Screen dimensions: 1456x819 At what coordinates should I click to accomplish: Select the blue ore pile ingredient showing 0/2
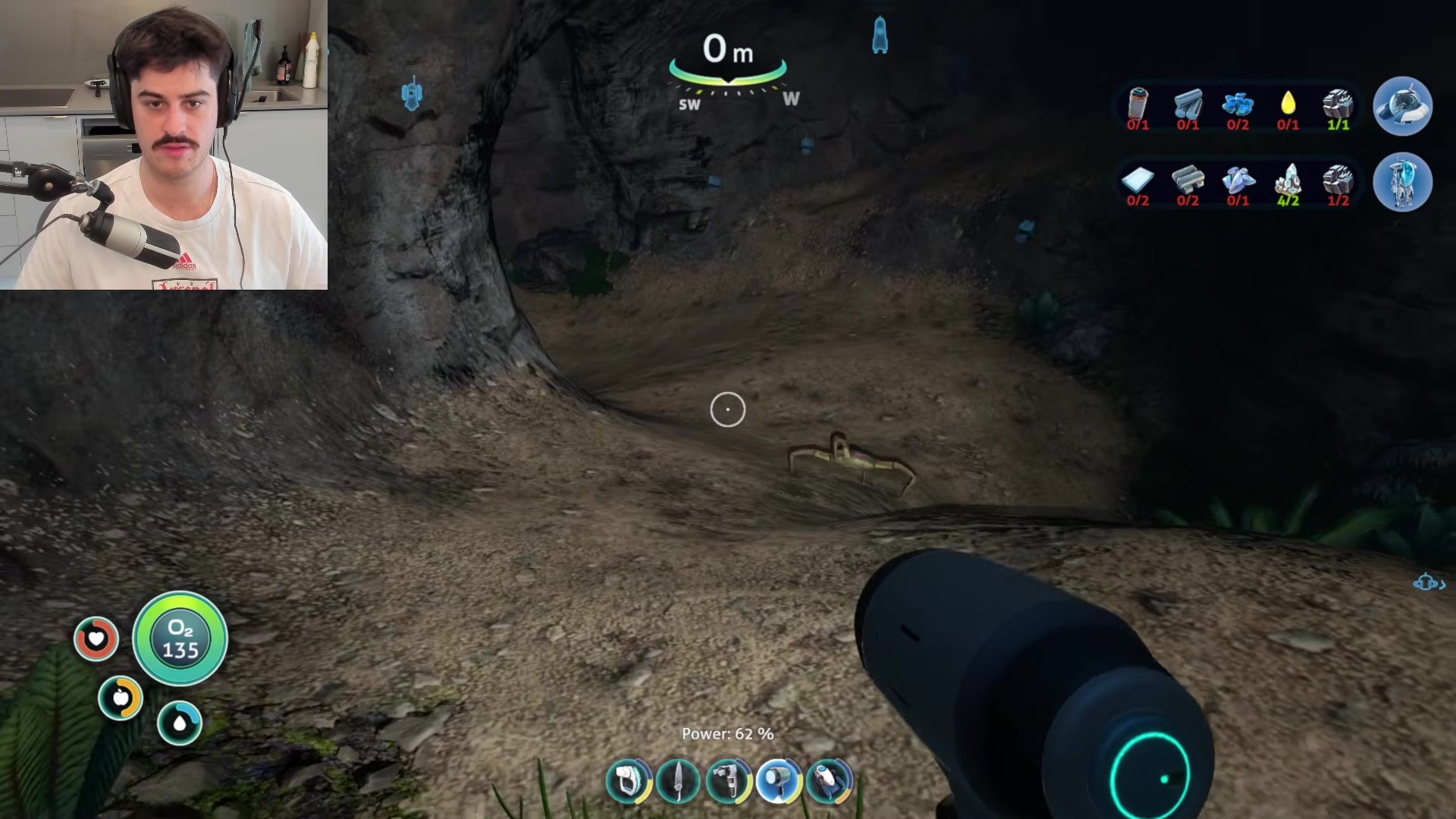(1238, 104)
